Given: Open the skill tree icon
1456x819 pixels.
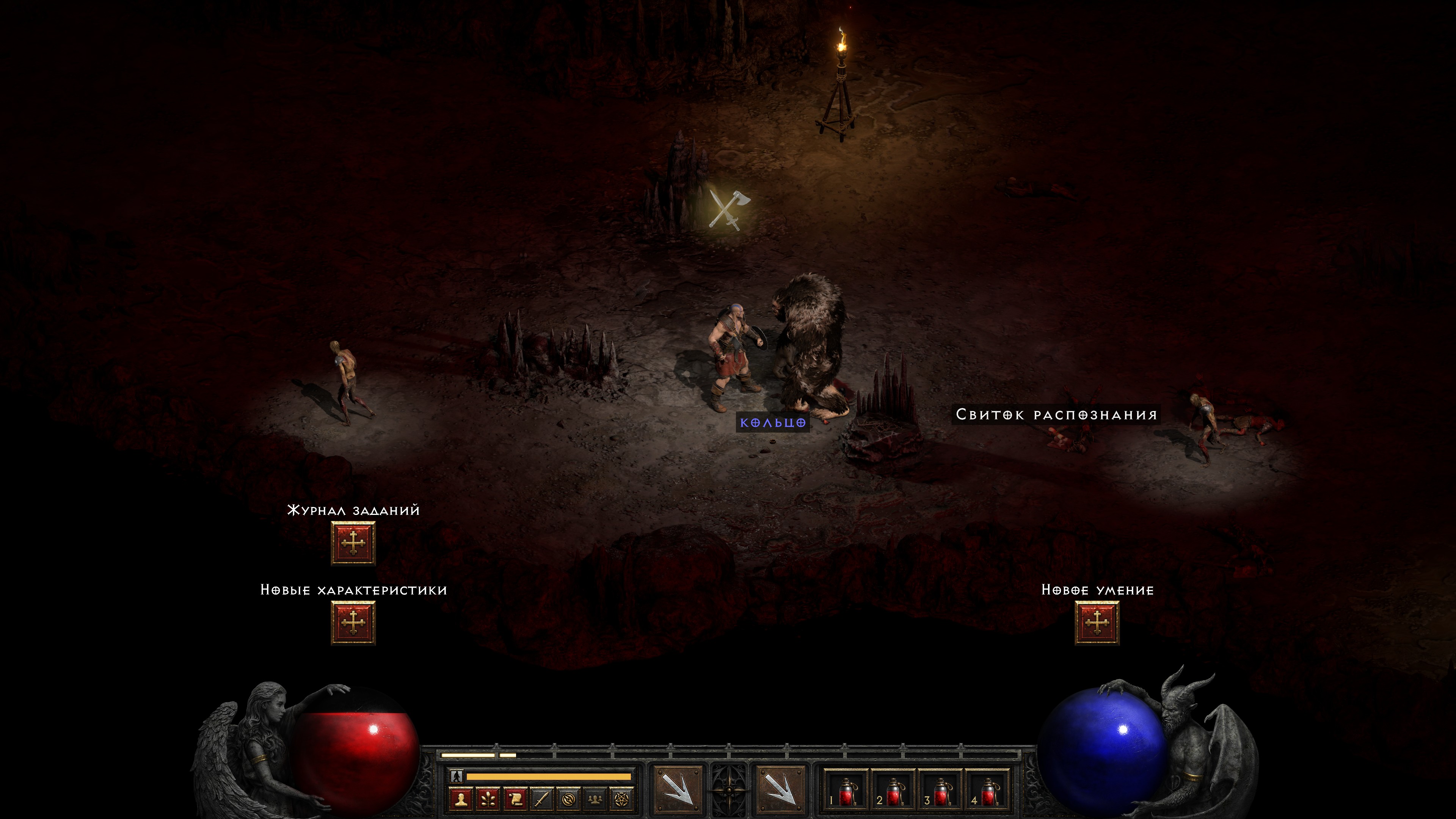Looking at the screenshot, I should click(x=488, y=799).
